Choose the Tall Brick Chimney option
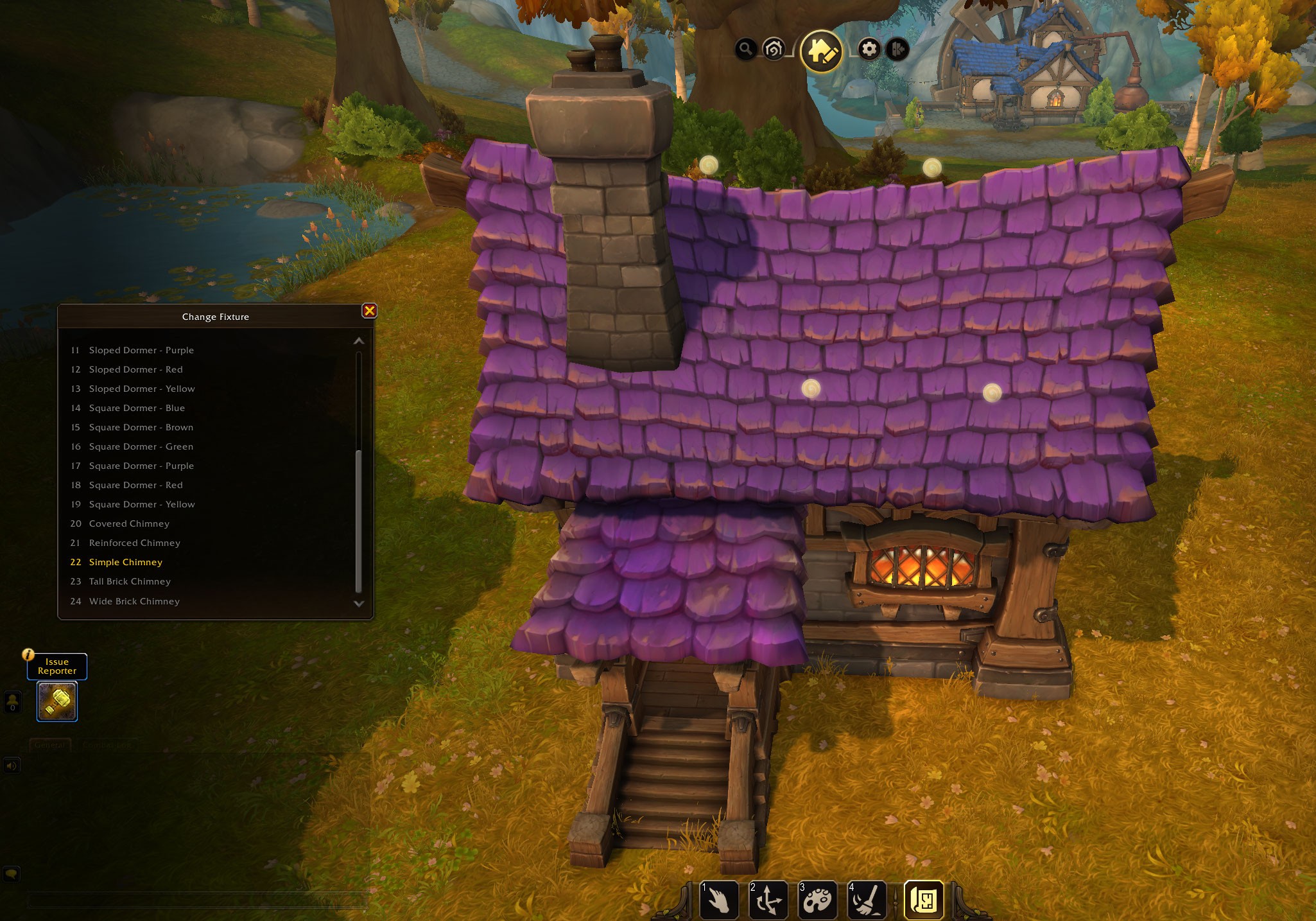 tap(130, 581)
